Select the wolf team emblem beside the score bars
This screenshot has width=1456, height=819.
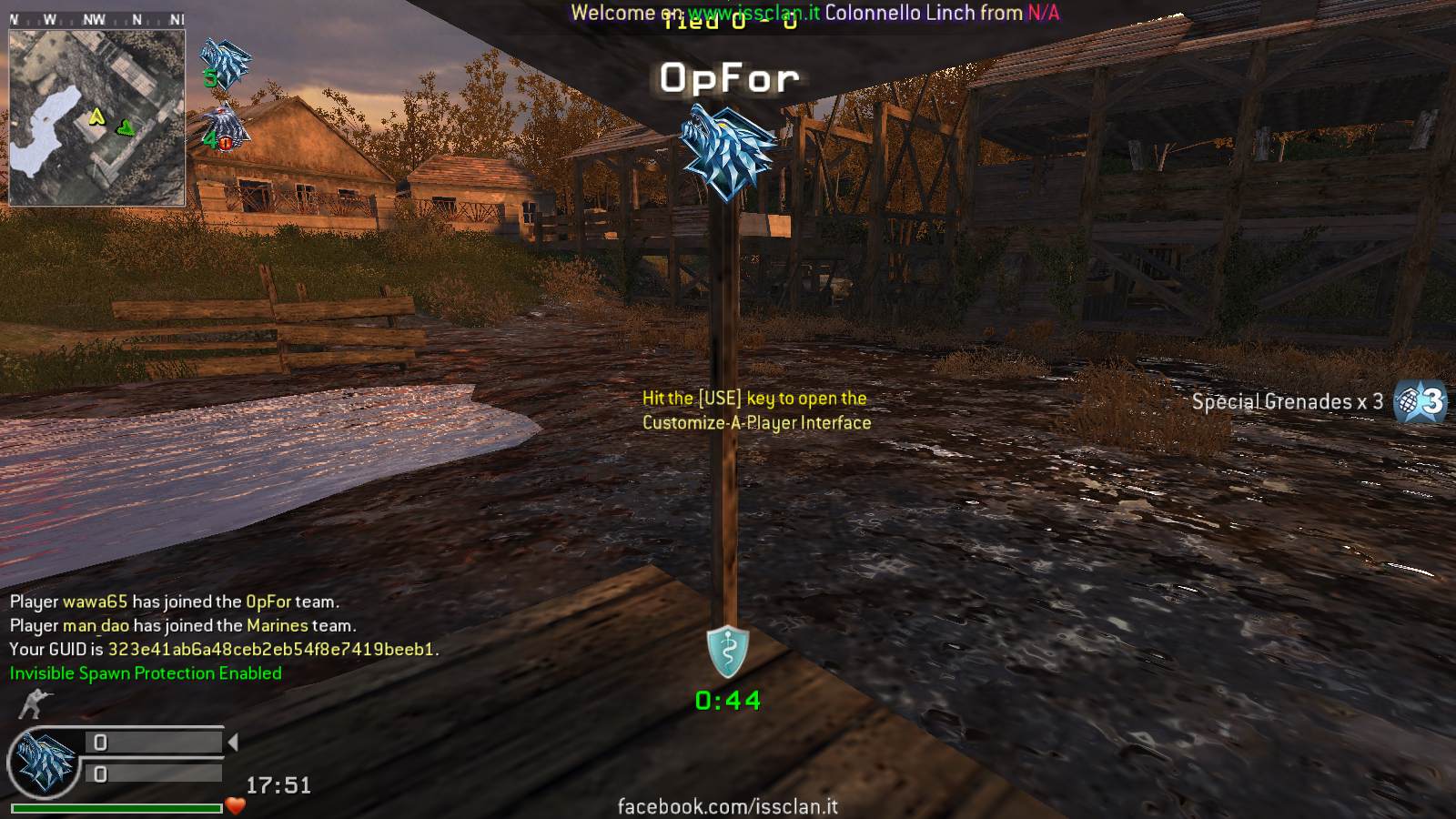click(43, 762)
